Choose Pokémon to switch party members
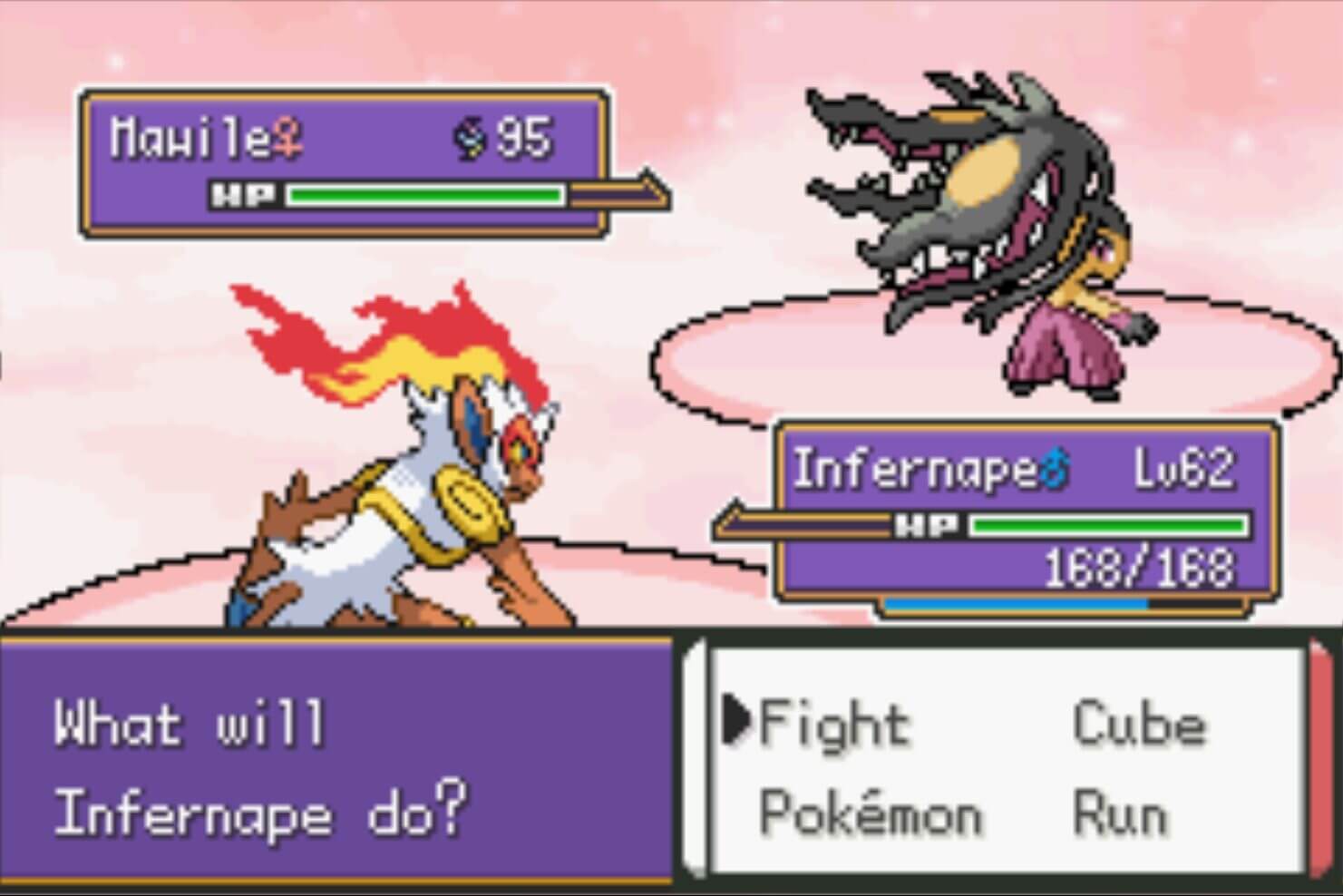This screenshot has width=1343, height=896. point(870,813)
